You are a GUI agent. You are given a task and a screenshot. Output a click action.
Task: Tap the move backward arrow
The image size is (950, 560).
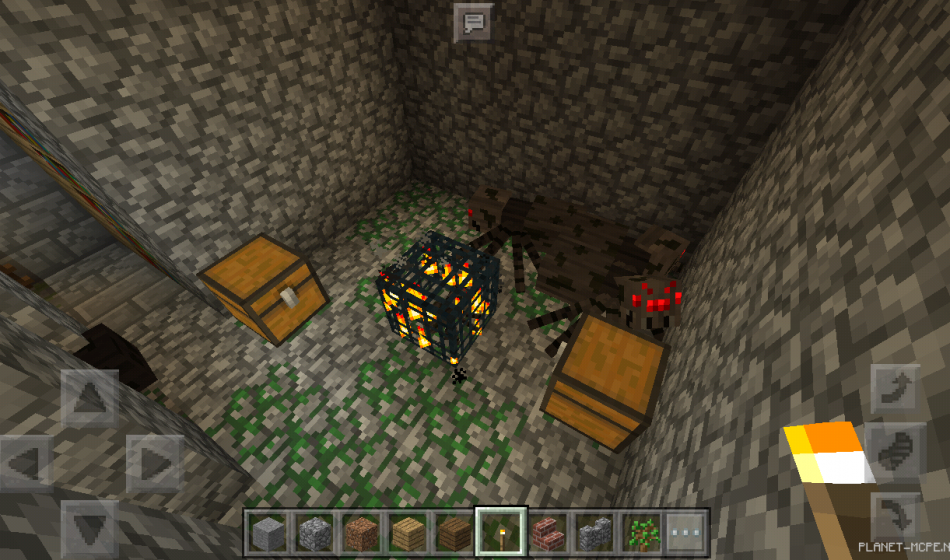click(90, 527)
